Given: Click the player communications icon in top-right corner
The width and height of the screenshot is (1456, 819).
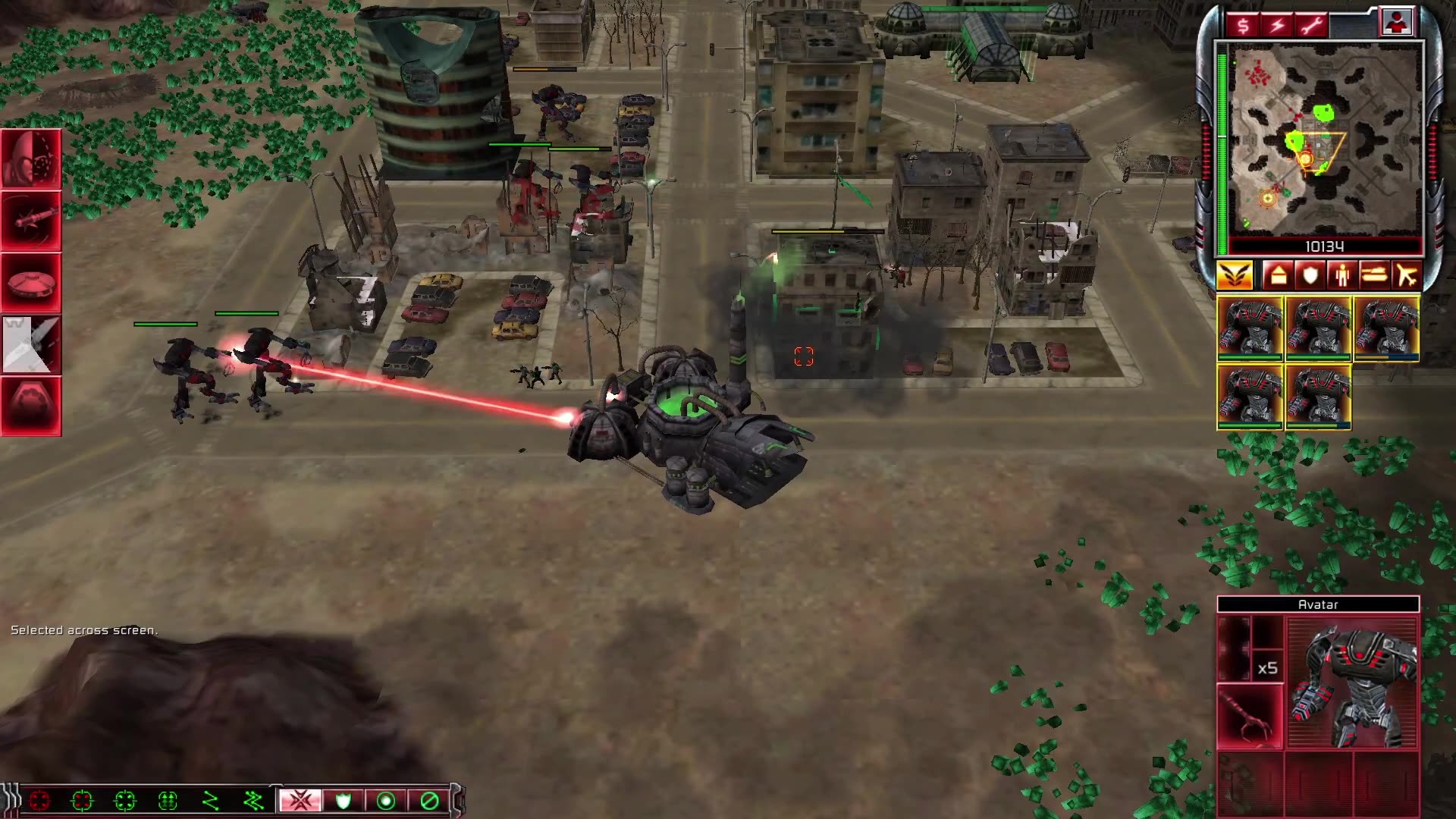Looking at the screenshot, I should tap(1398, 21).
